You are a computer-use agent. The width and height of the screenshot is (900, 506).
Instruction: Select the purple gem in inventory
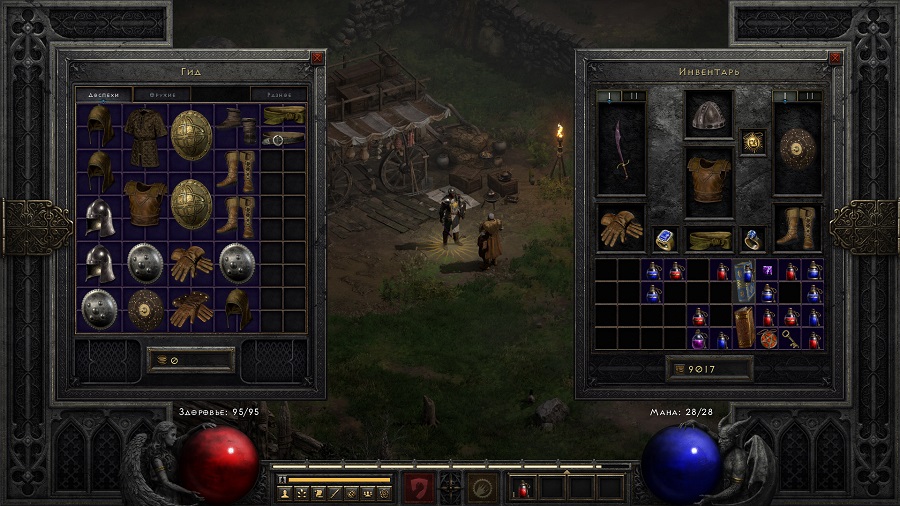click(768, 270)
